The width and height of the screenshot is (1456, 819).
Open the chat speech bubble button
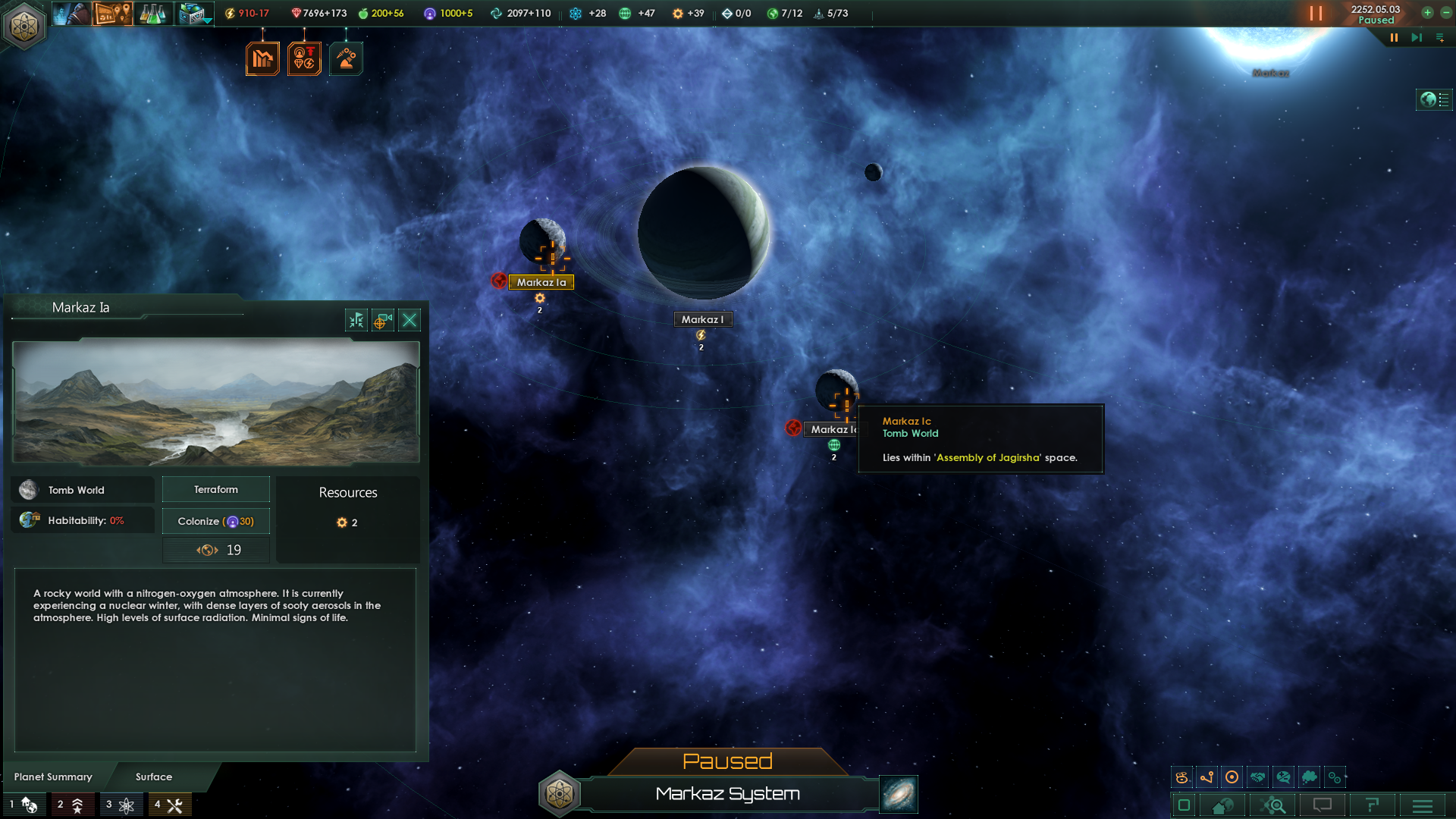point(1323,805)
